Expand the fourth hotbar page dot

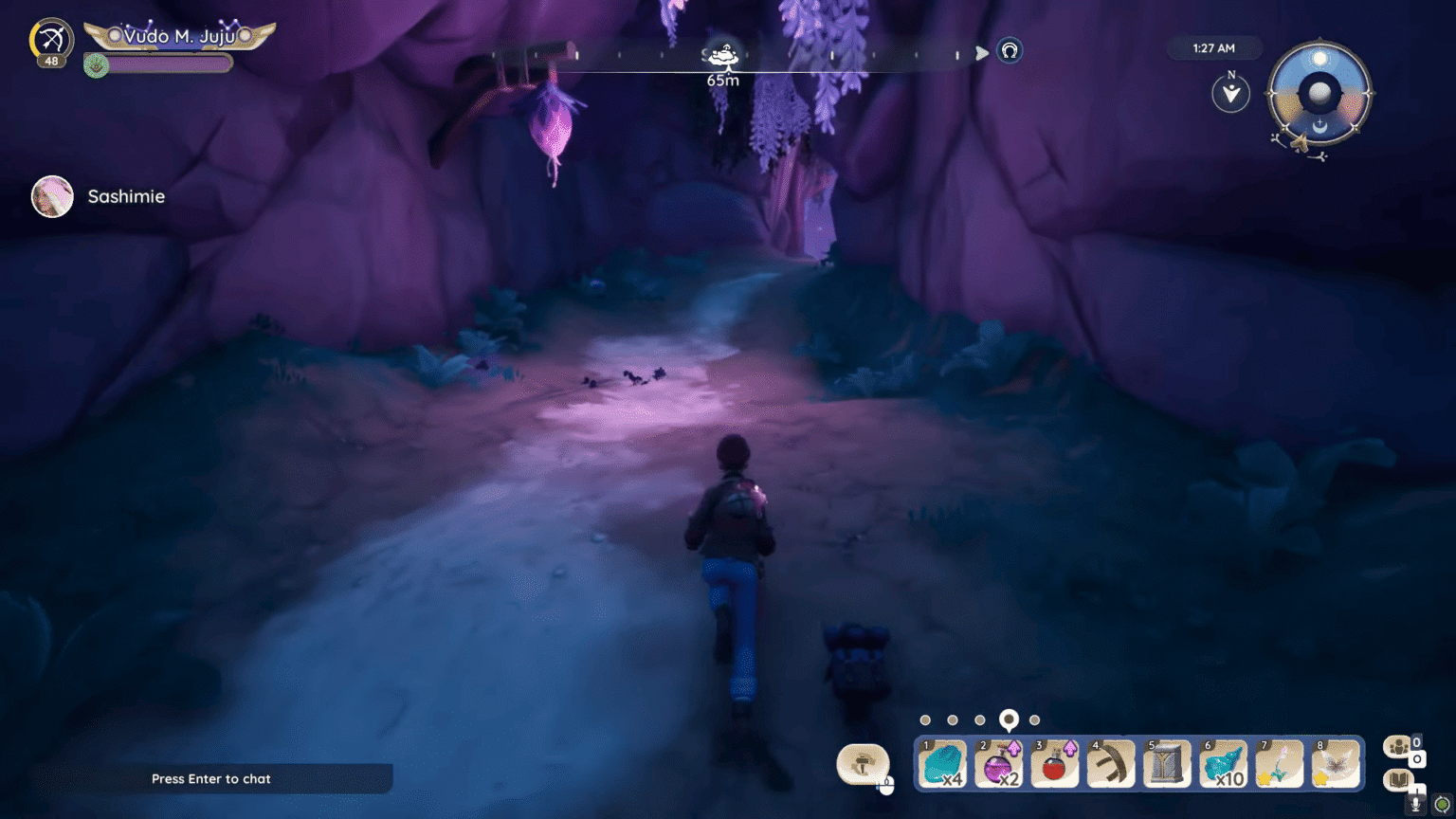click(x=1010, y=719)
